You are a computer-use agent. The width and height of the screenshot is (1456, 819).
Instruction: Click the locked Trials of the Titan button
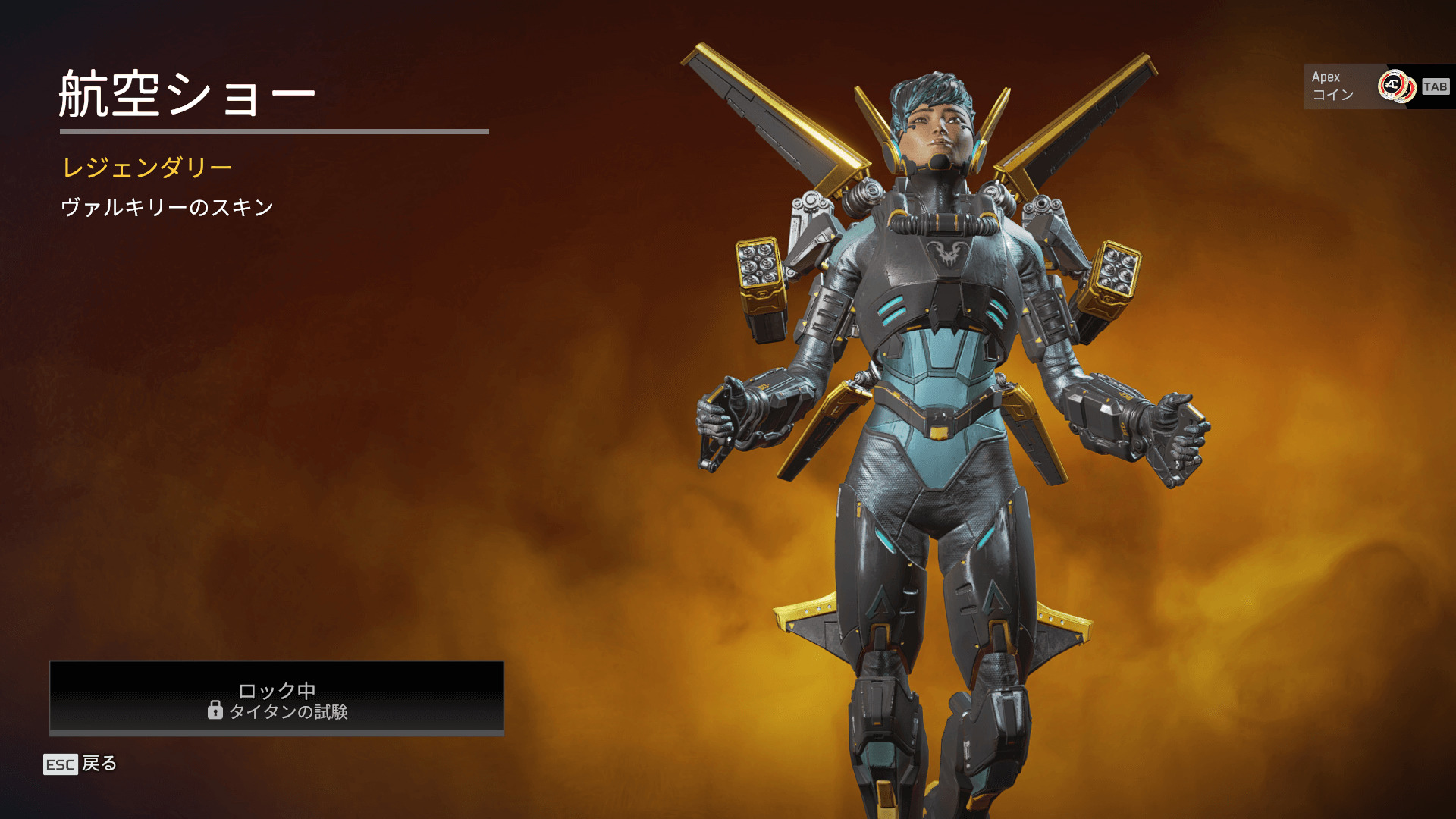coord(277,698)
